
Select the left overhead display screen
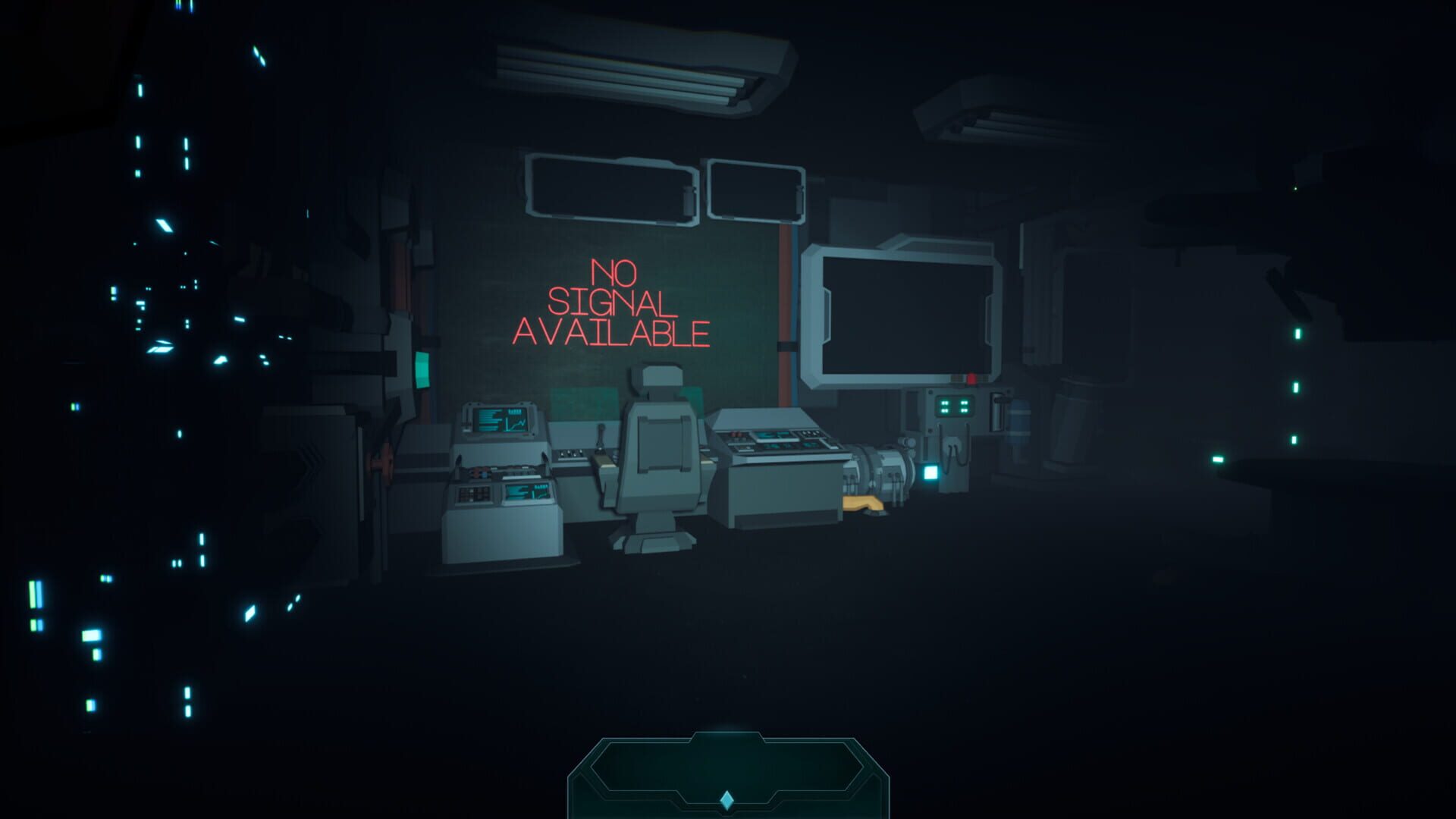point(607,190)
